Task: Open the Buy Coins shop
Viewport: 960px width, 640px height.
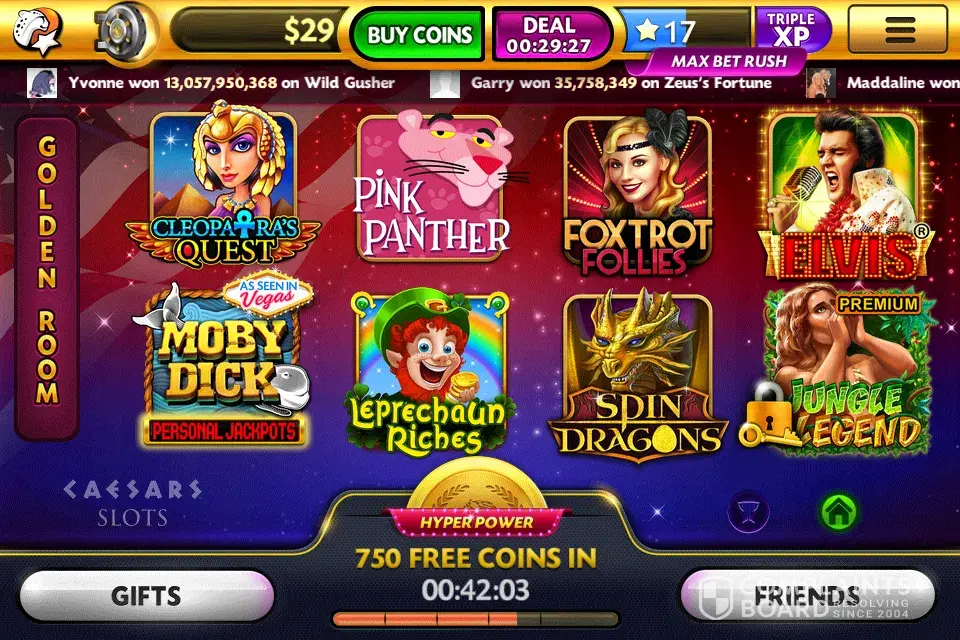Action: [x=418, y=34]
